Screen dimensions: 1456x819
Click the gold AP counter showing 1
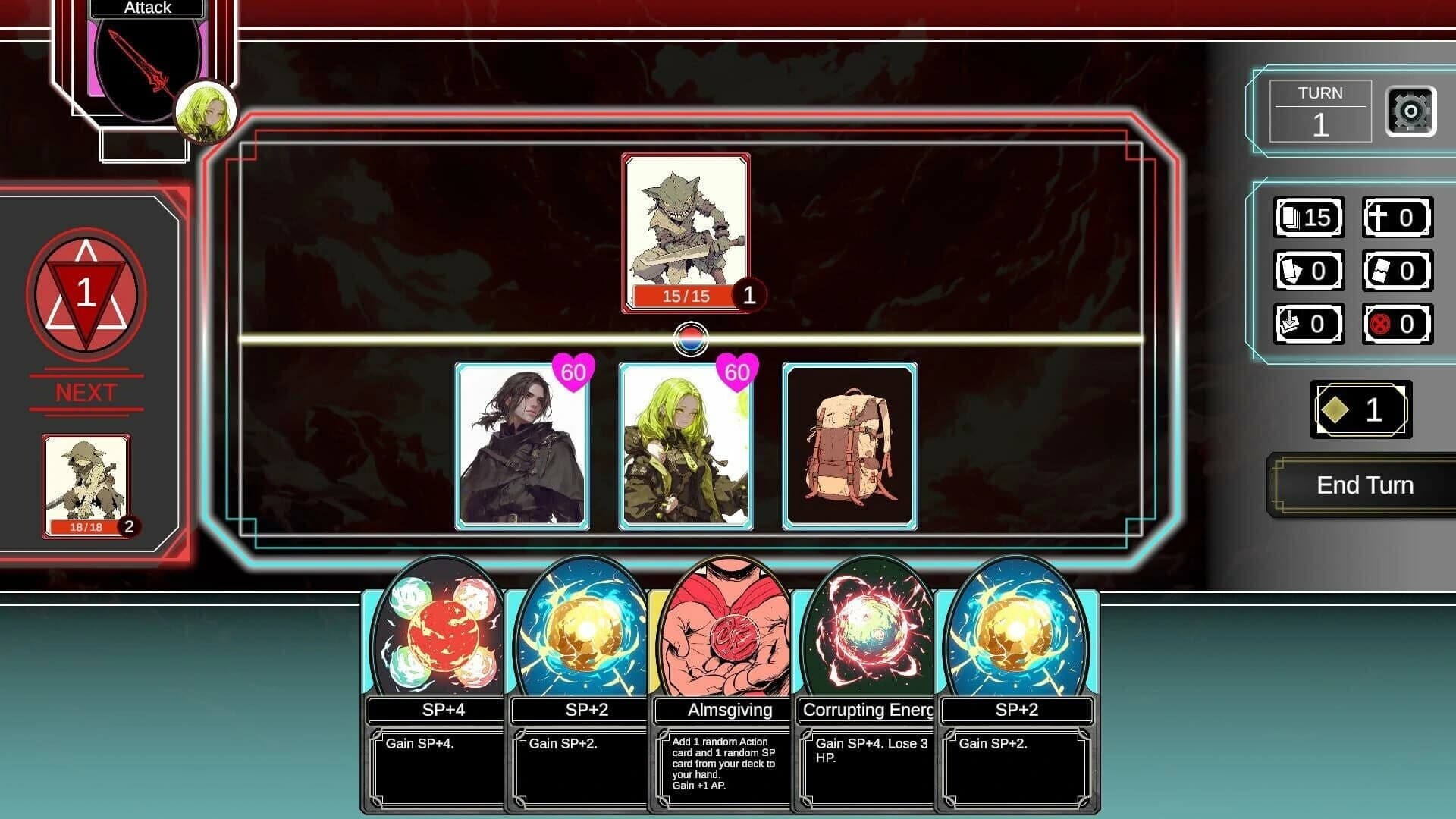1360,410
